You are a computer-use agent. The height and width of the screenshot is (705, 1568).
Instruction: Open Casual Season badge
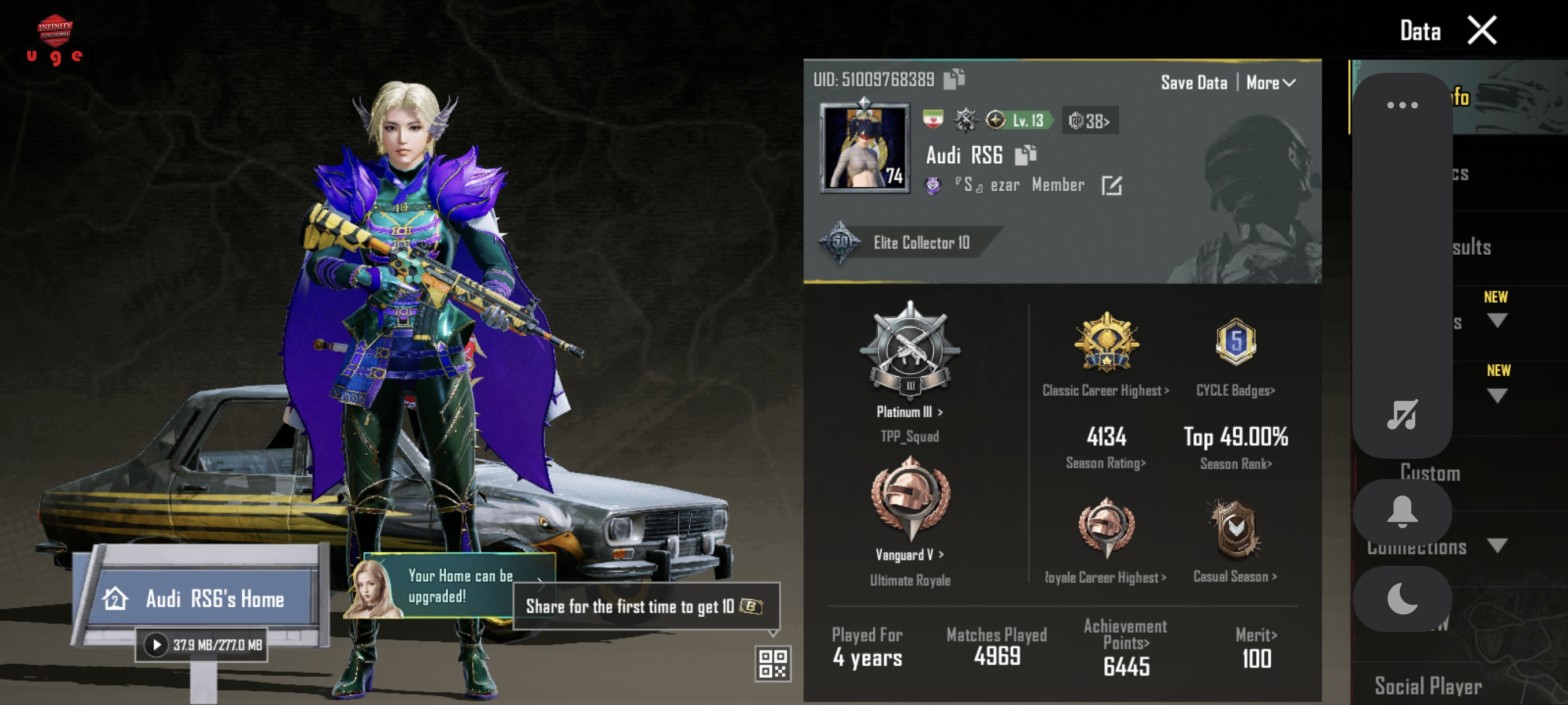pos(1235,576)
